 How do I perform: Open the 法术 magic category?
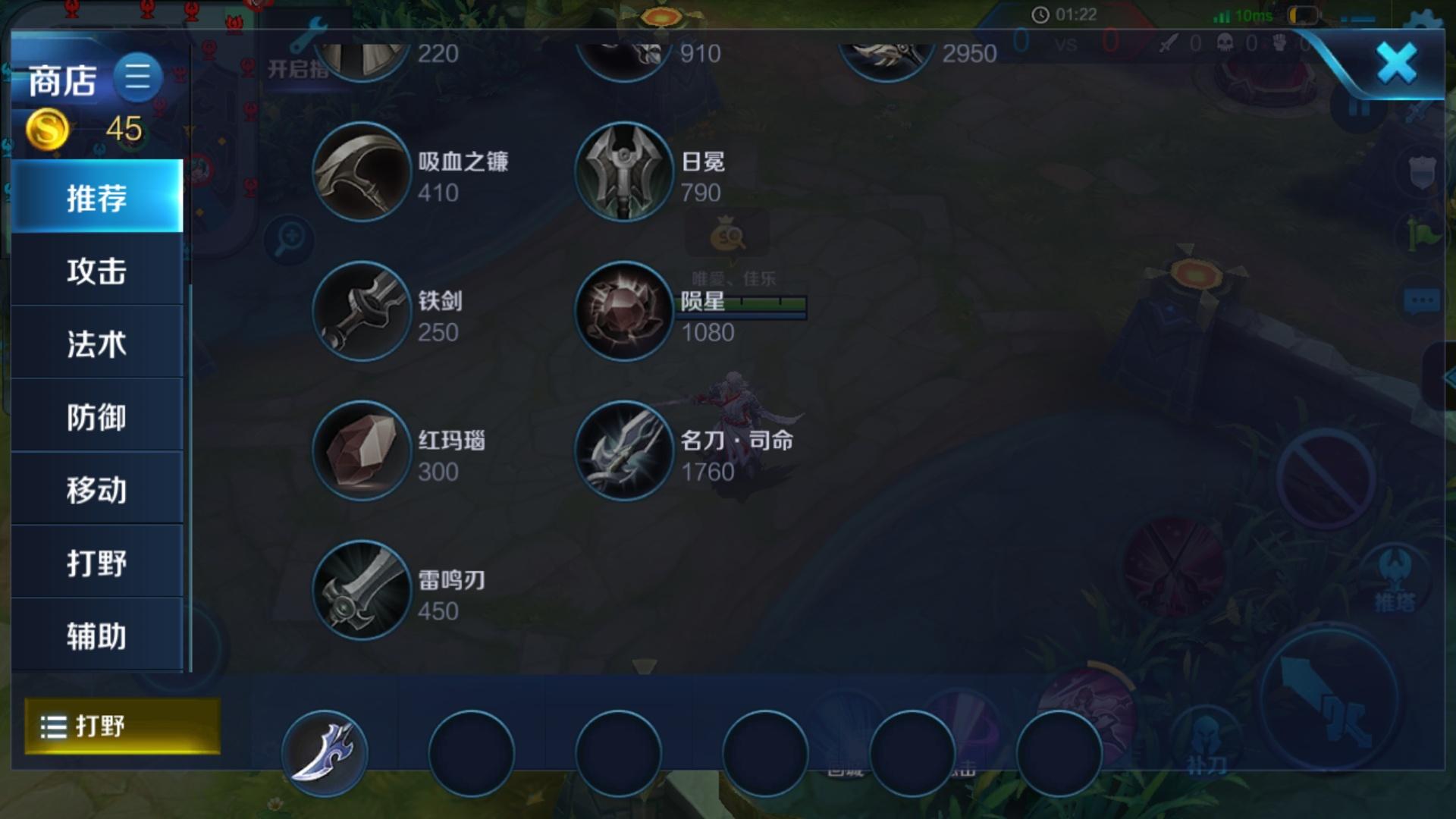click(x=97, y=344)
